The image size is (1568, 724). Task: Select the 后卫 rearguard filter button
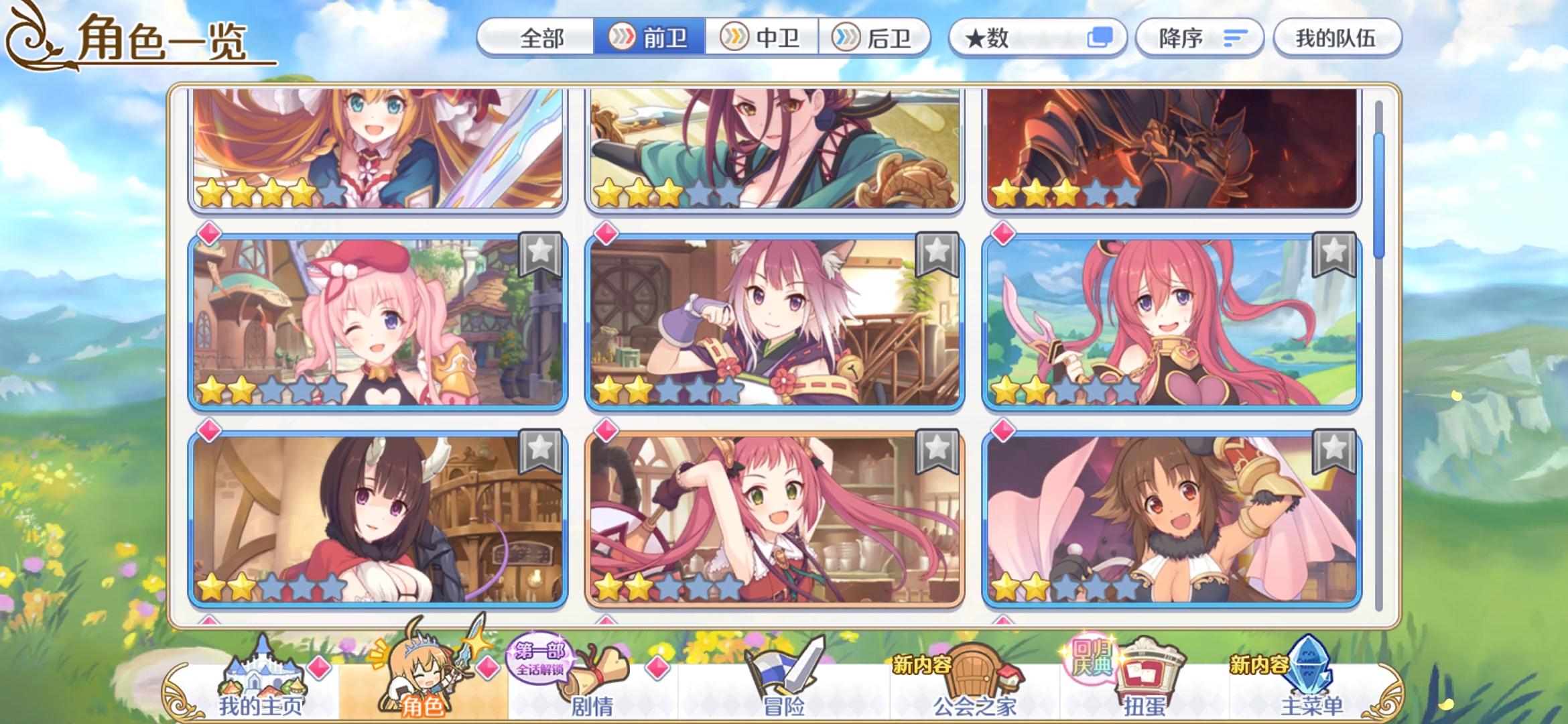pyautogui.click(x=878, y=38)
